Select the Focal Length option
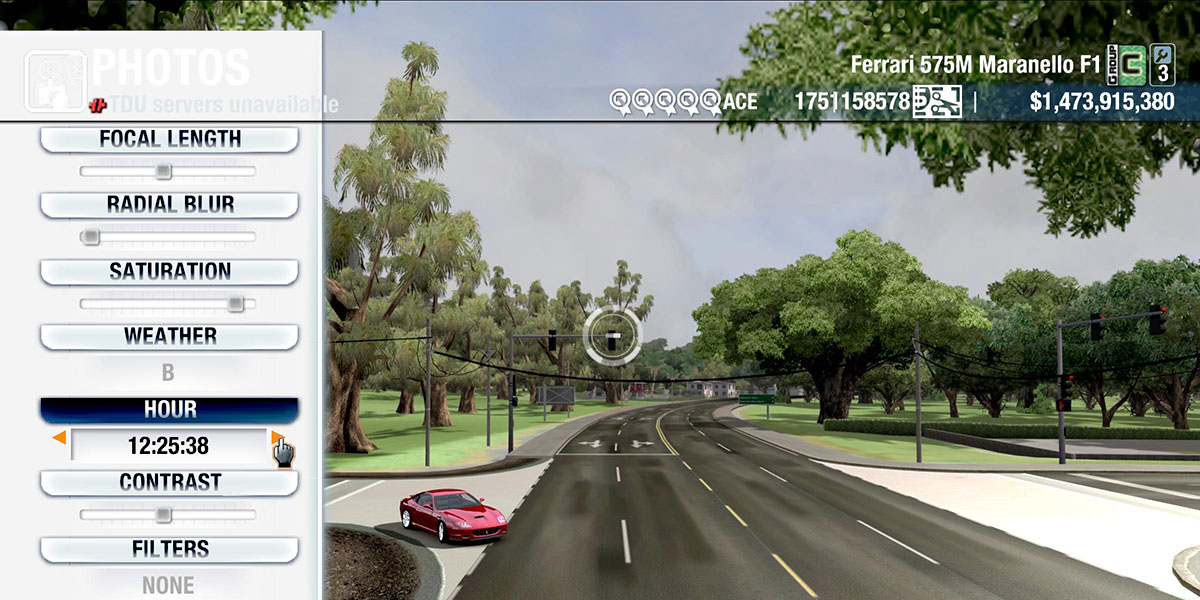 click(x=169, y=140)
